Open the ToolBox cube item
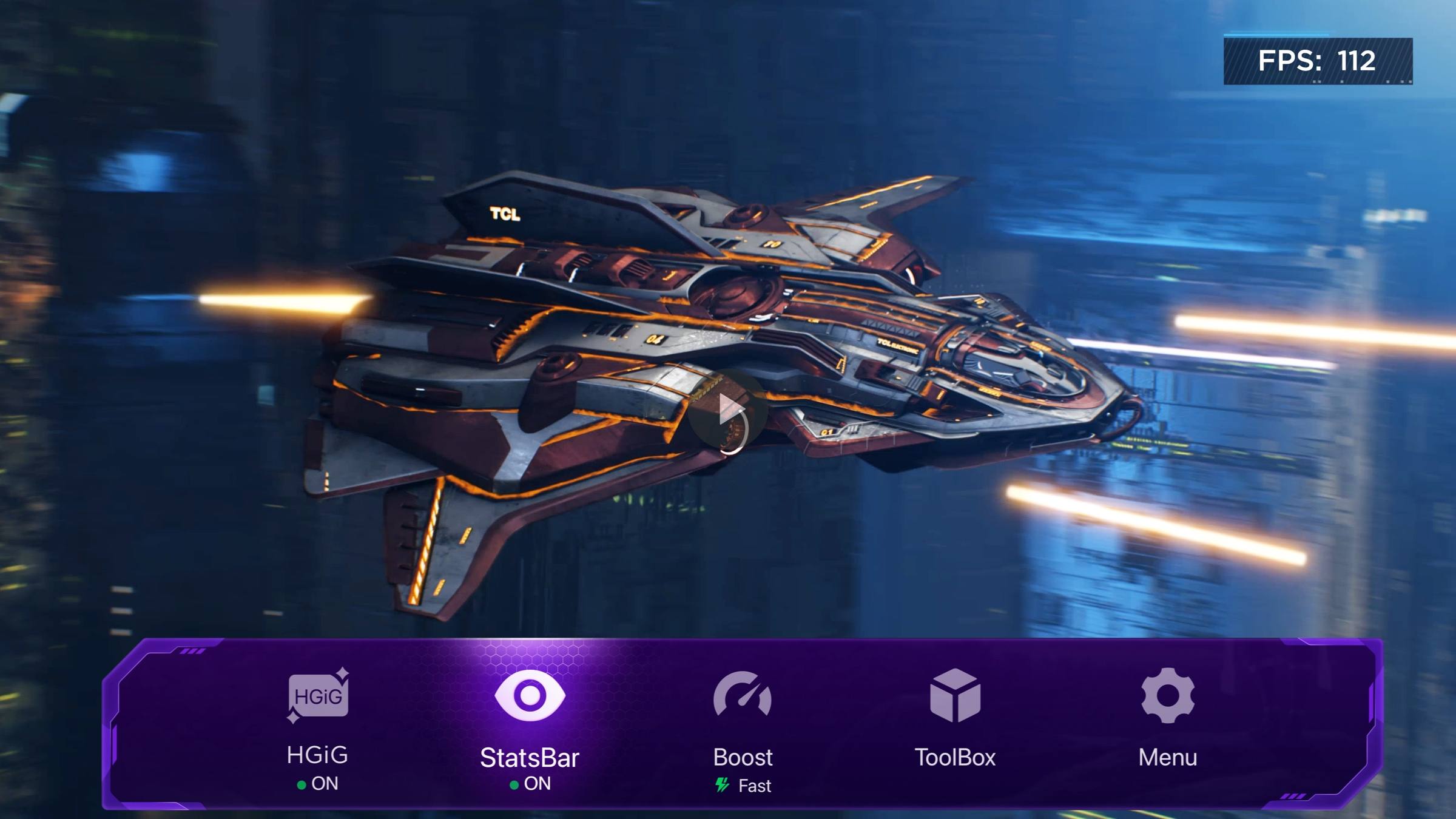Screen dimensions: 1456x819 pyautogui.click(x=955, y=696)
